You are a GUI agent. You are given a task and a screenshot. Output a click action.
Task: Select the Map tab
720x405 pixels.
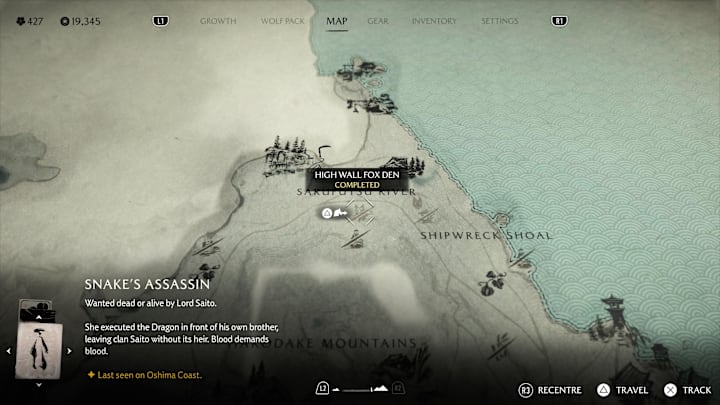[337, 20]
